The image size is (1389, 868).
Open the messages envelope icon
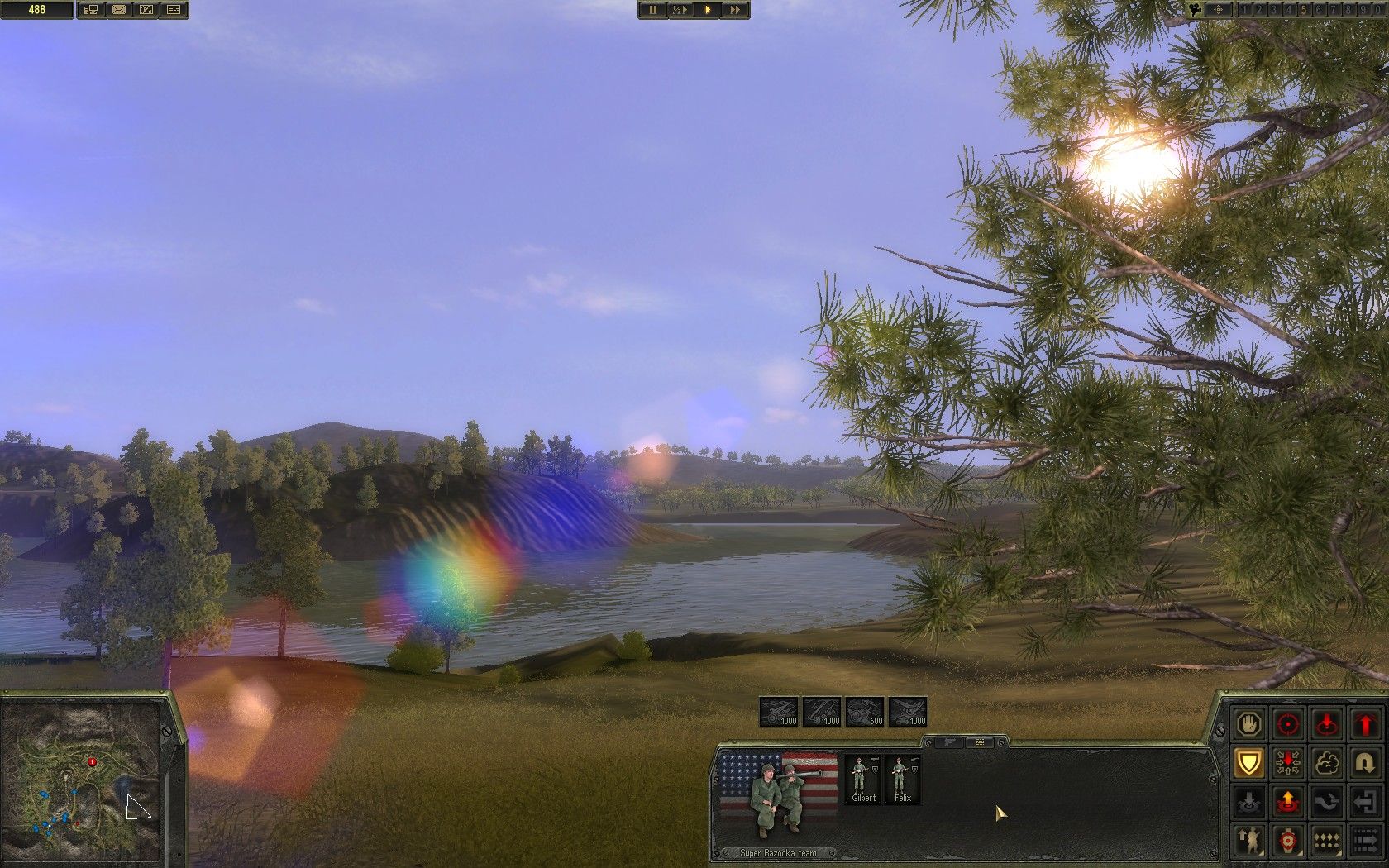(x=118, y=11)
